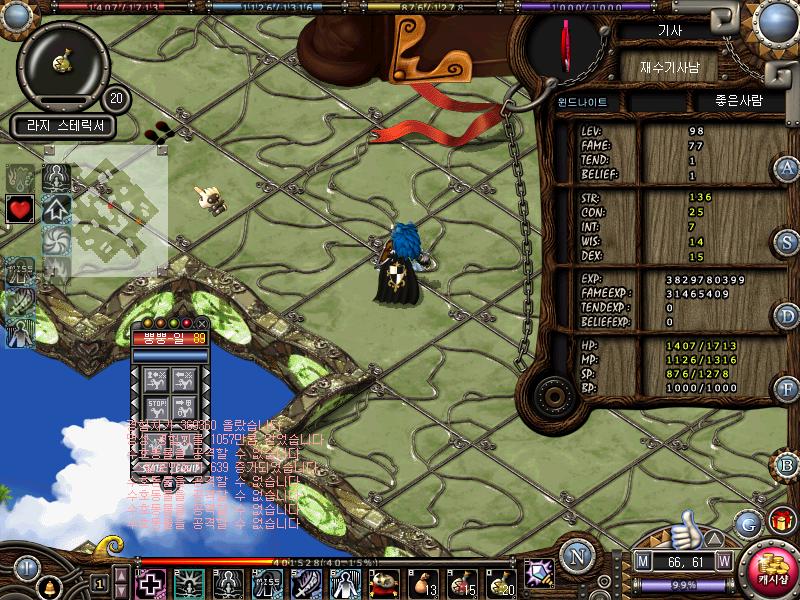This screenshot has height=600, width=800.
Task: Click the round B button
Action: coord(787,464)
